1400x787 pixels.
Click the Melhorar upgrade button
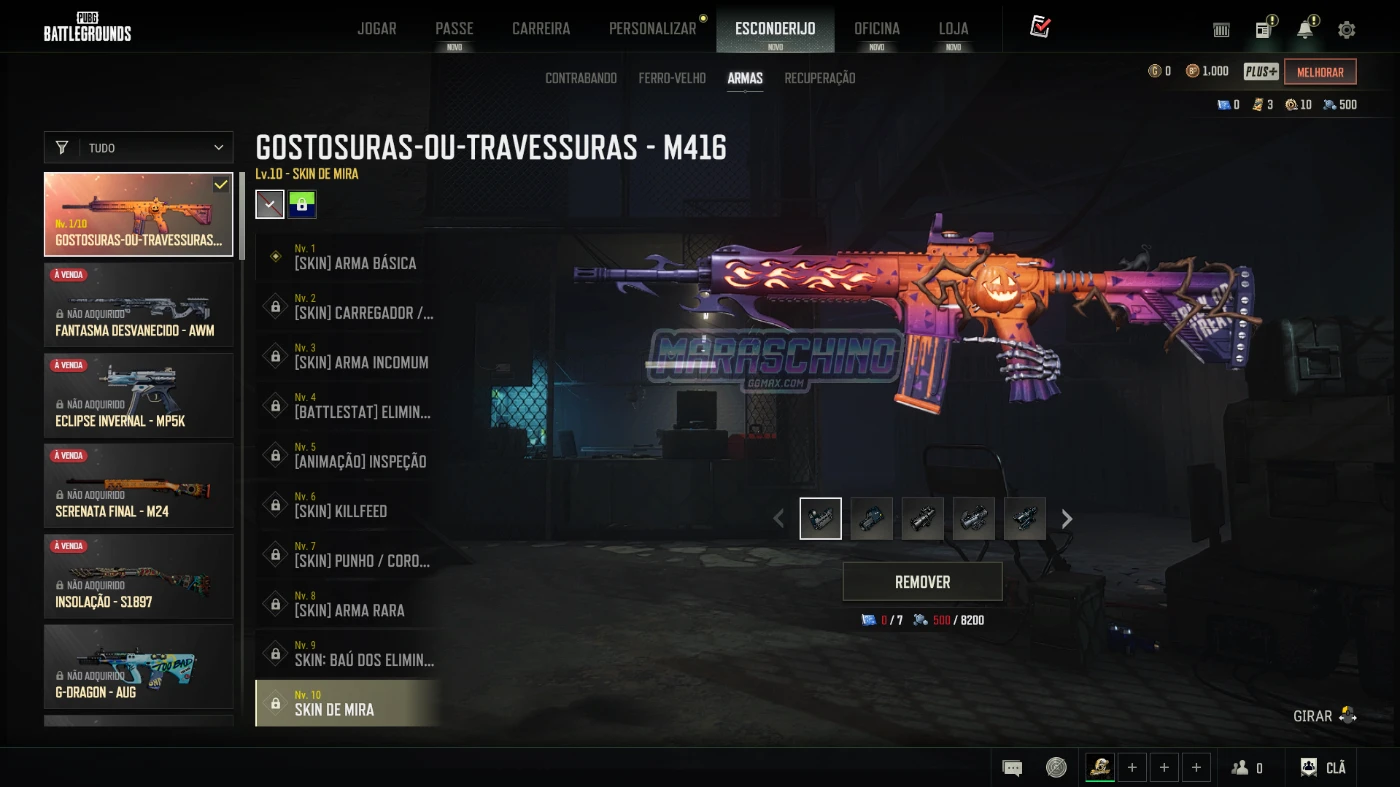[1320, 72]
